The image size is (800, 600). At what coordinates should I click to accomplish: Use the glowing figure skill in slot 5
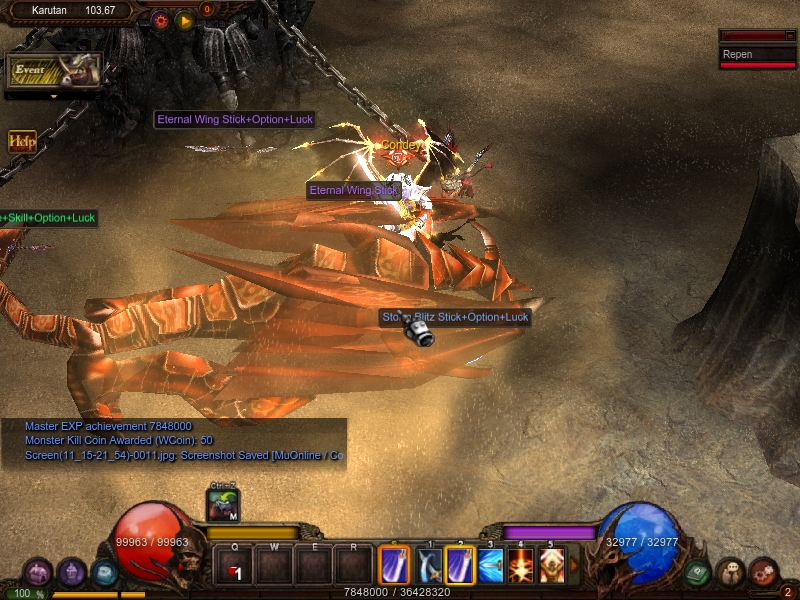coord(551,565)
